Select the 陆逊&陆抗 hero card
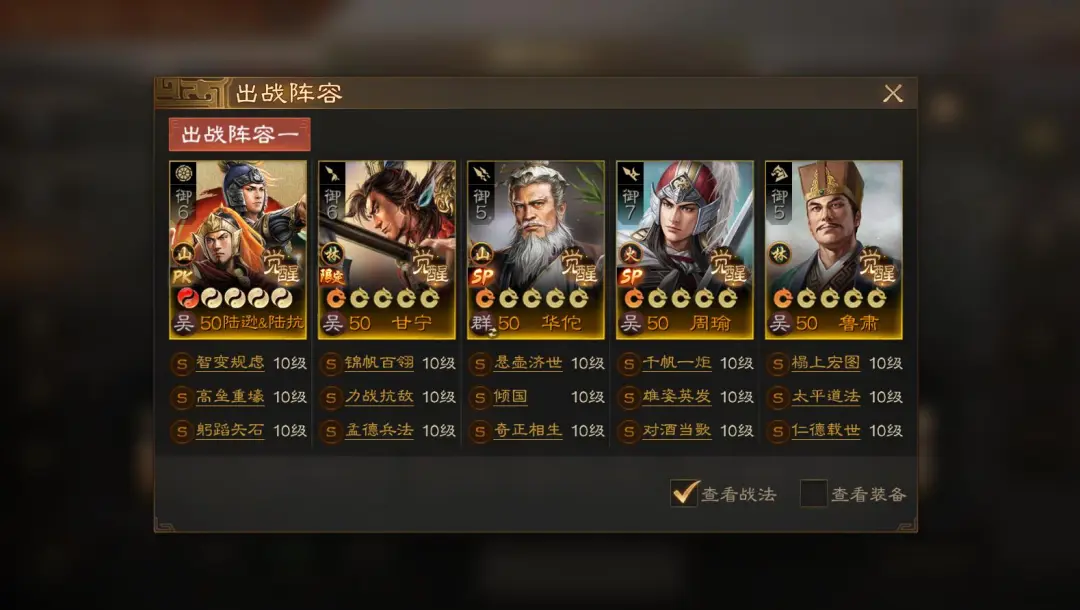Viewport: 1080px width, 610px height. pos(238,249)
